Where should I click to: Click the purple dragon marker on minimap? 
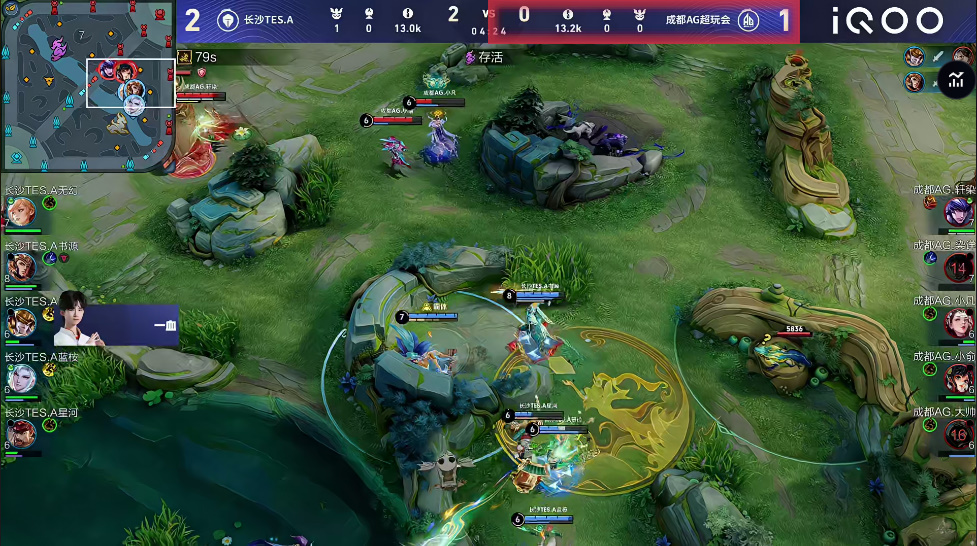coord(58,46)
